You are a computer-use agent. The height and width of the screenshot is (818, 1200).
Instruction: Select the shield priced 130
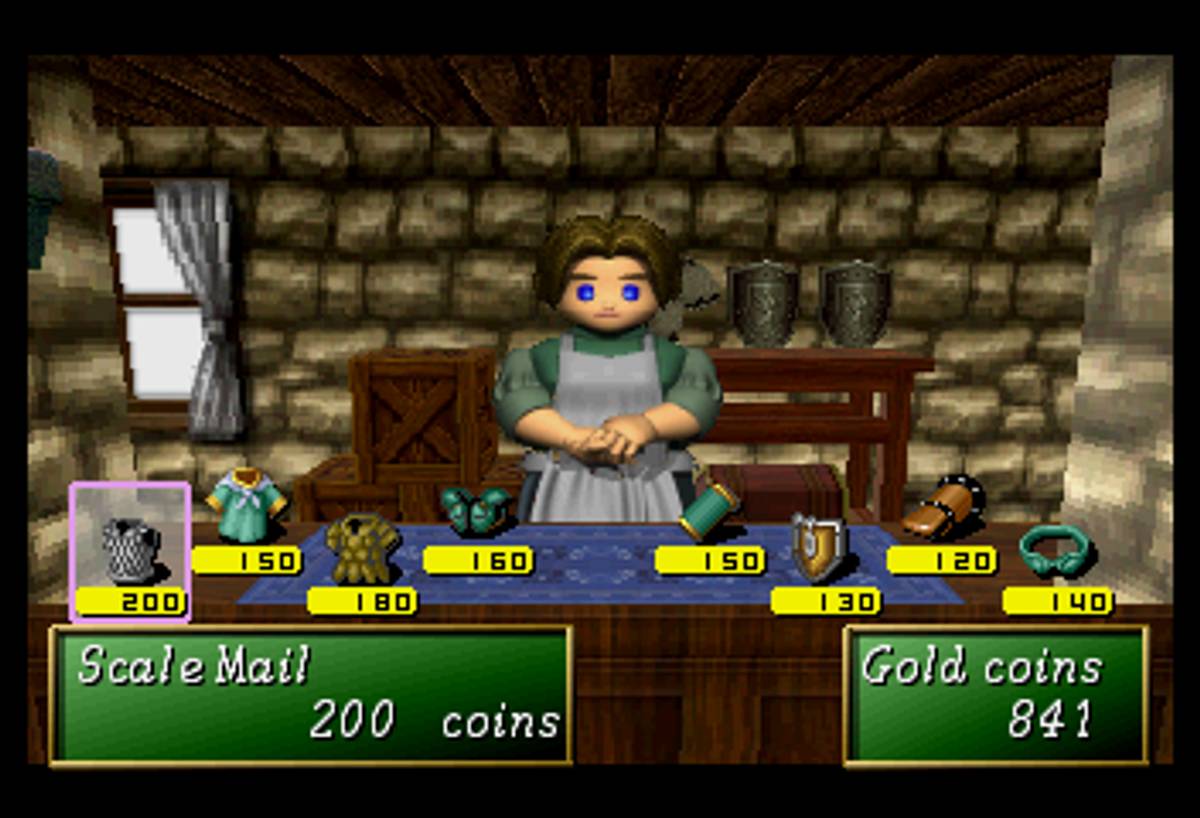point(820,547)
